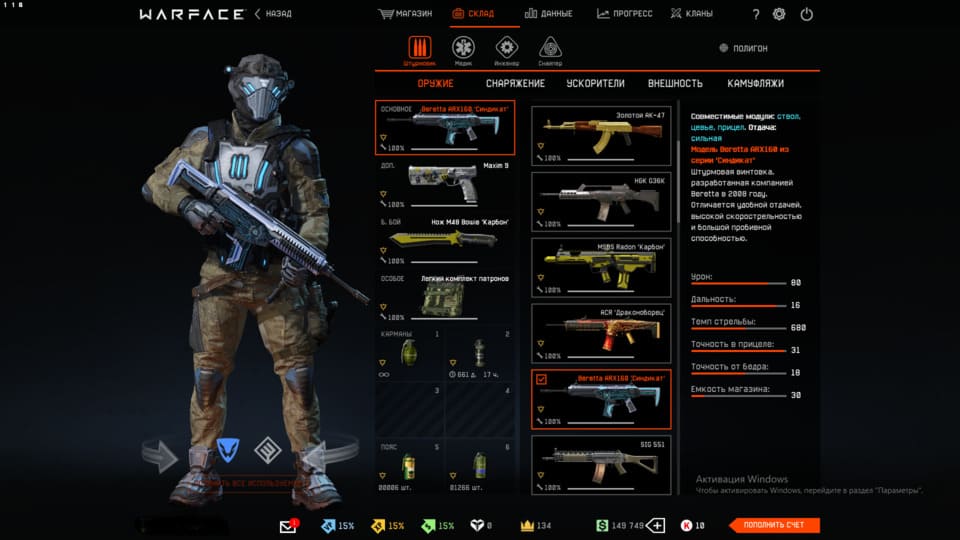
Task: Go back with the Назад button
Action: coord(272,14)
